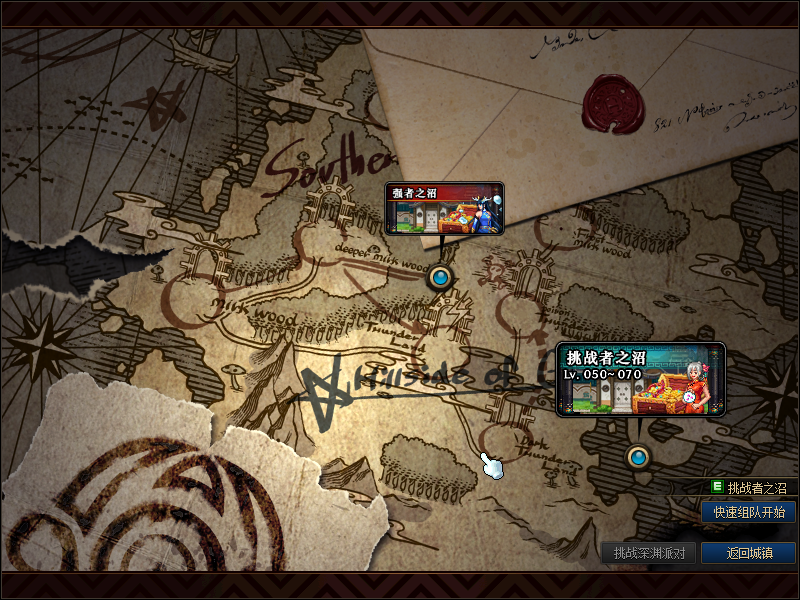Return to town with 返回城镇

click(x=749, y=552)
